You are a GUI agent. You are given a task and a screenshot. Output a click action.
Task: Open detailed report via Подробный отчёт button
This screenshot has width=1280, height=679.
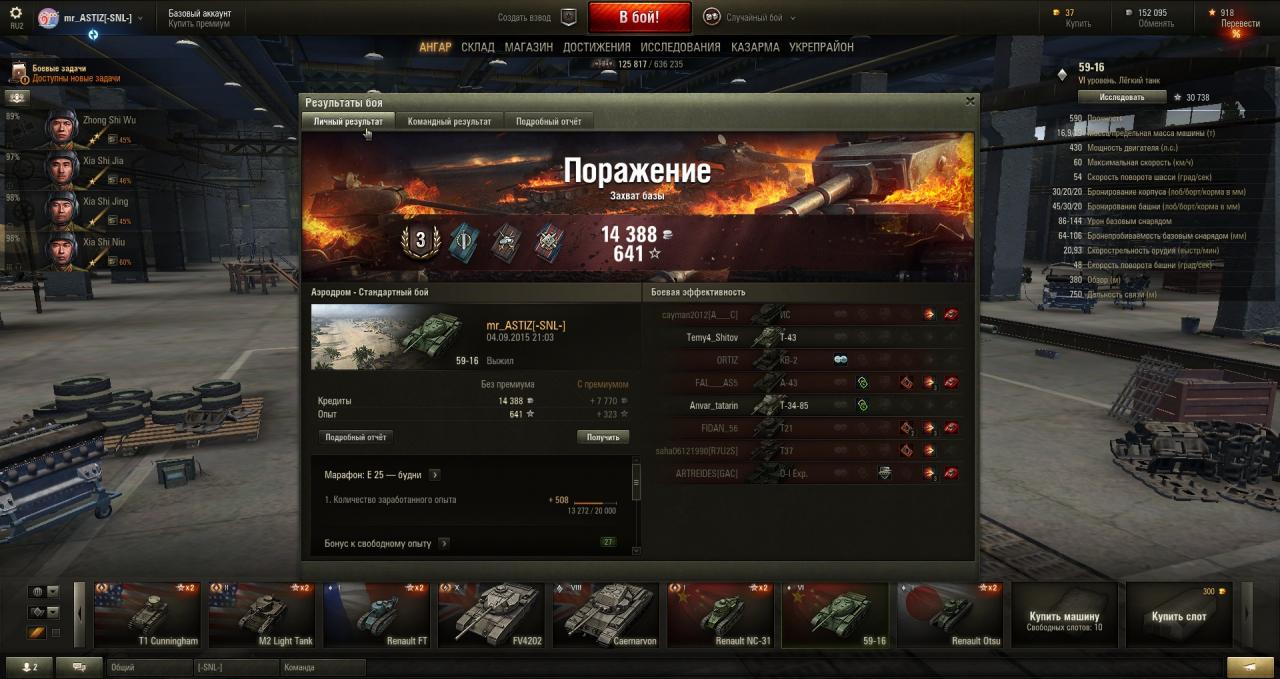click(x=355, y=437)
